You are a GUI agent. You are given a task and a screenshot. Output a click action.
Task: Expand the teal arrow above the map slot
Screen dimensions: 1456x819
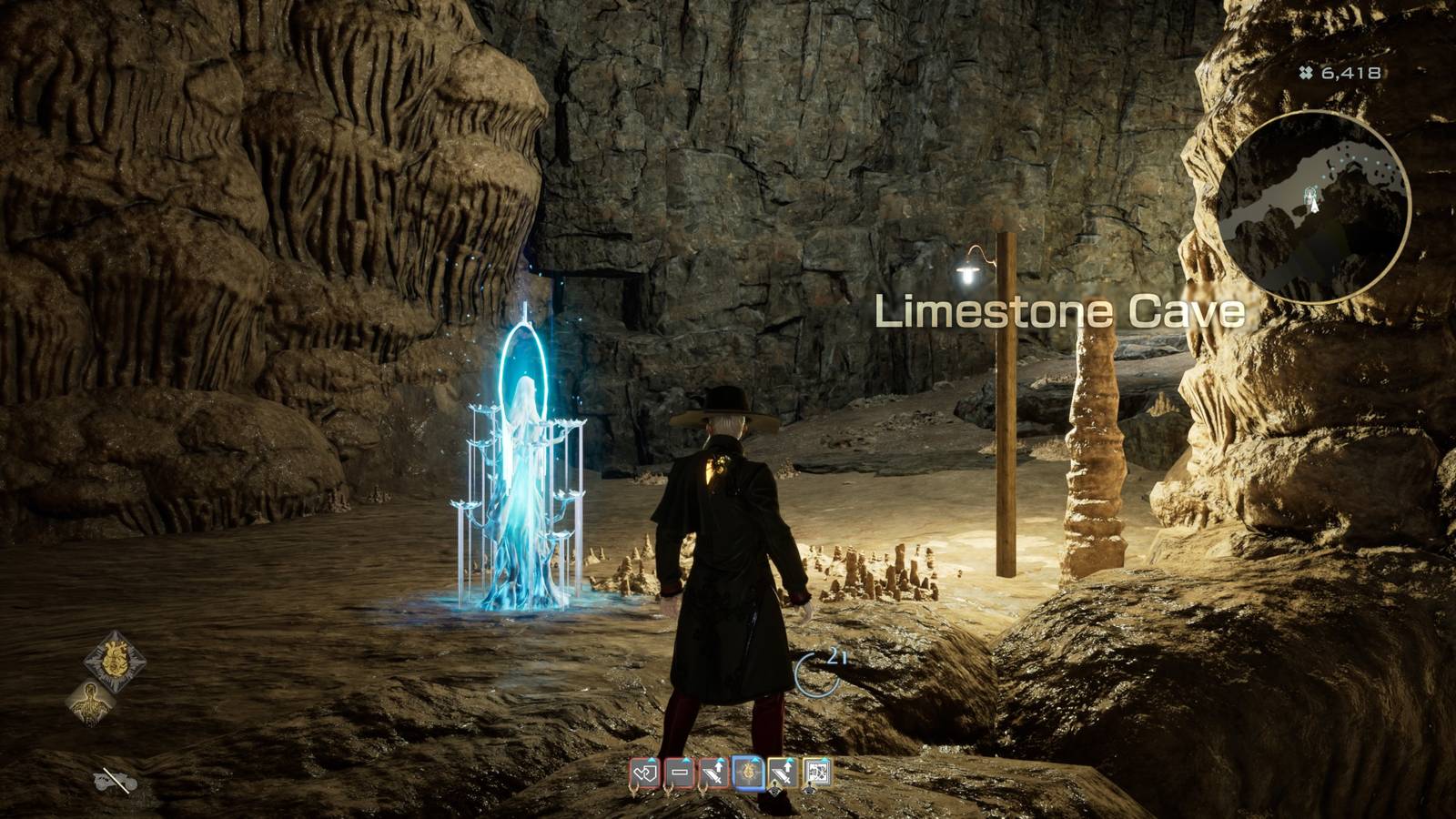click(x=824, y=759)
